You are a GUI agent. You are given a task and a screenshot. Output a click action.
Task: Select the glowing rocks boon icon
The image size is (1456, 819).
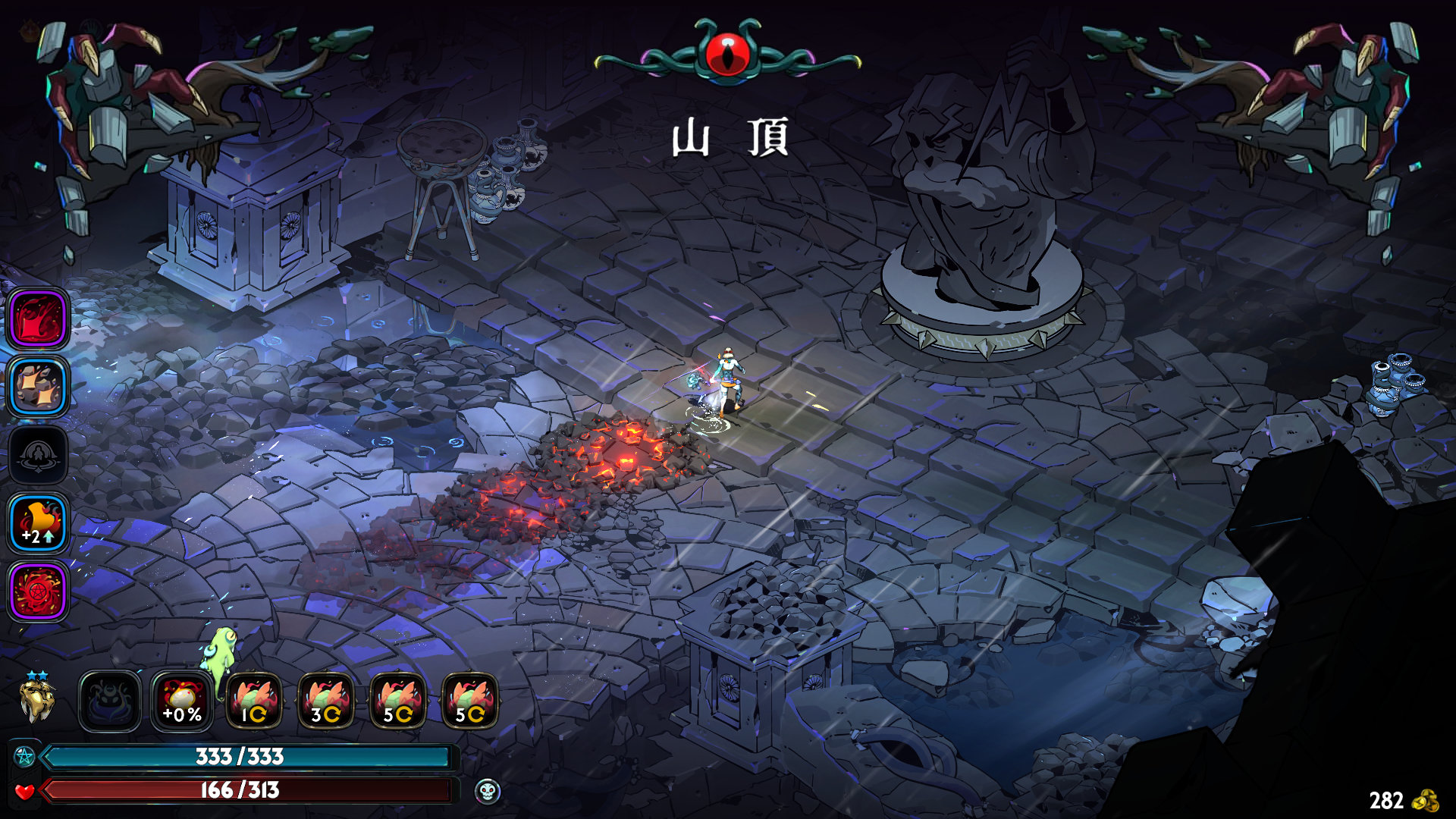38,387
